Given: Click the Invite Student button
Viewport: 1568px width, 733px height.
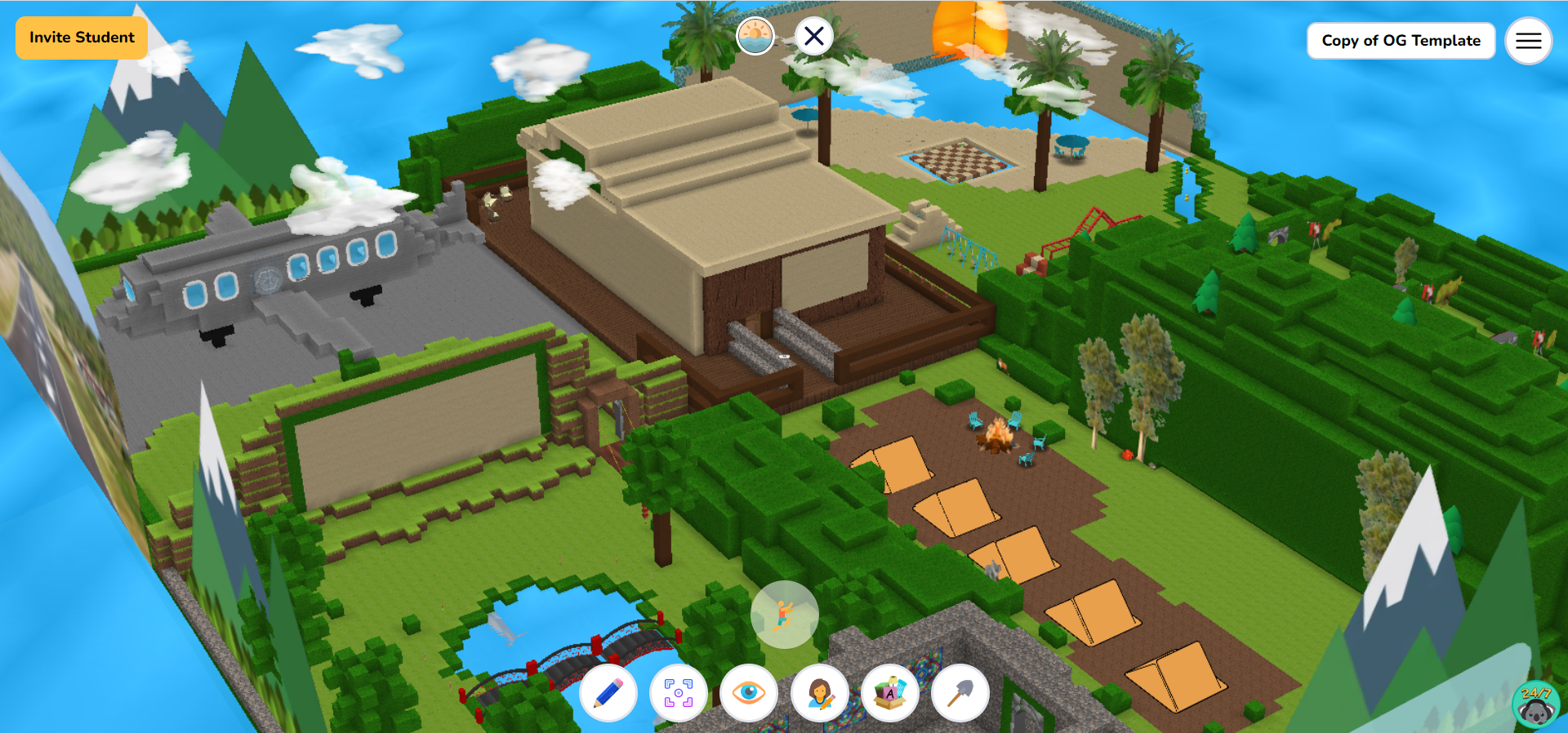Looking at the screenshot, I should (x=81, y=37).
